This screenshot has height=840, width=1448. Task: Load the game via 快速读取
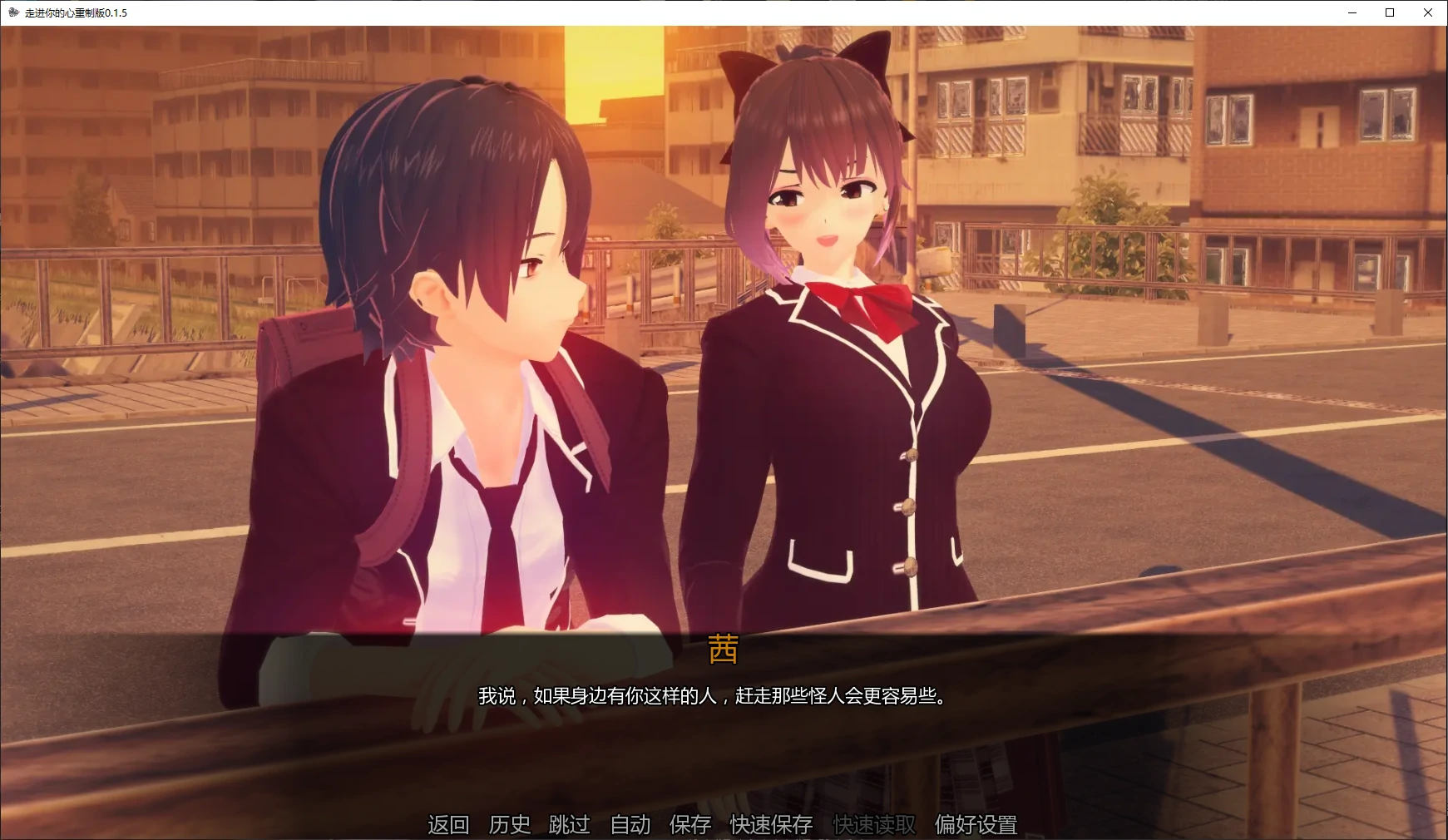[x=873, y=824]
